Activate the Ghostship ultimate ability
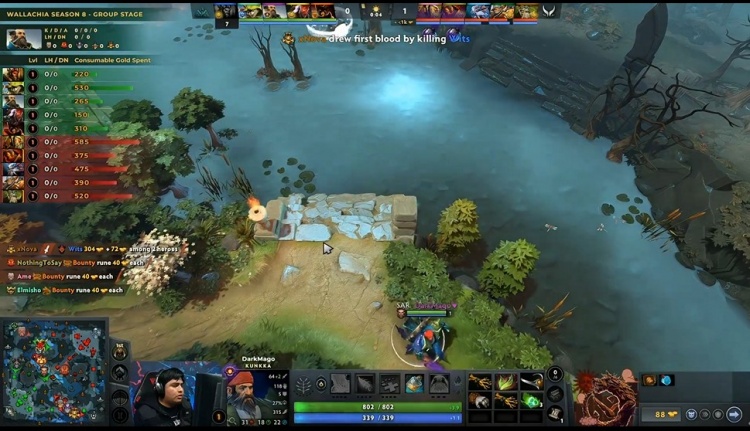This screenshot has width=750, height=431. coord(438,384)
